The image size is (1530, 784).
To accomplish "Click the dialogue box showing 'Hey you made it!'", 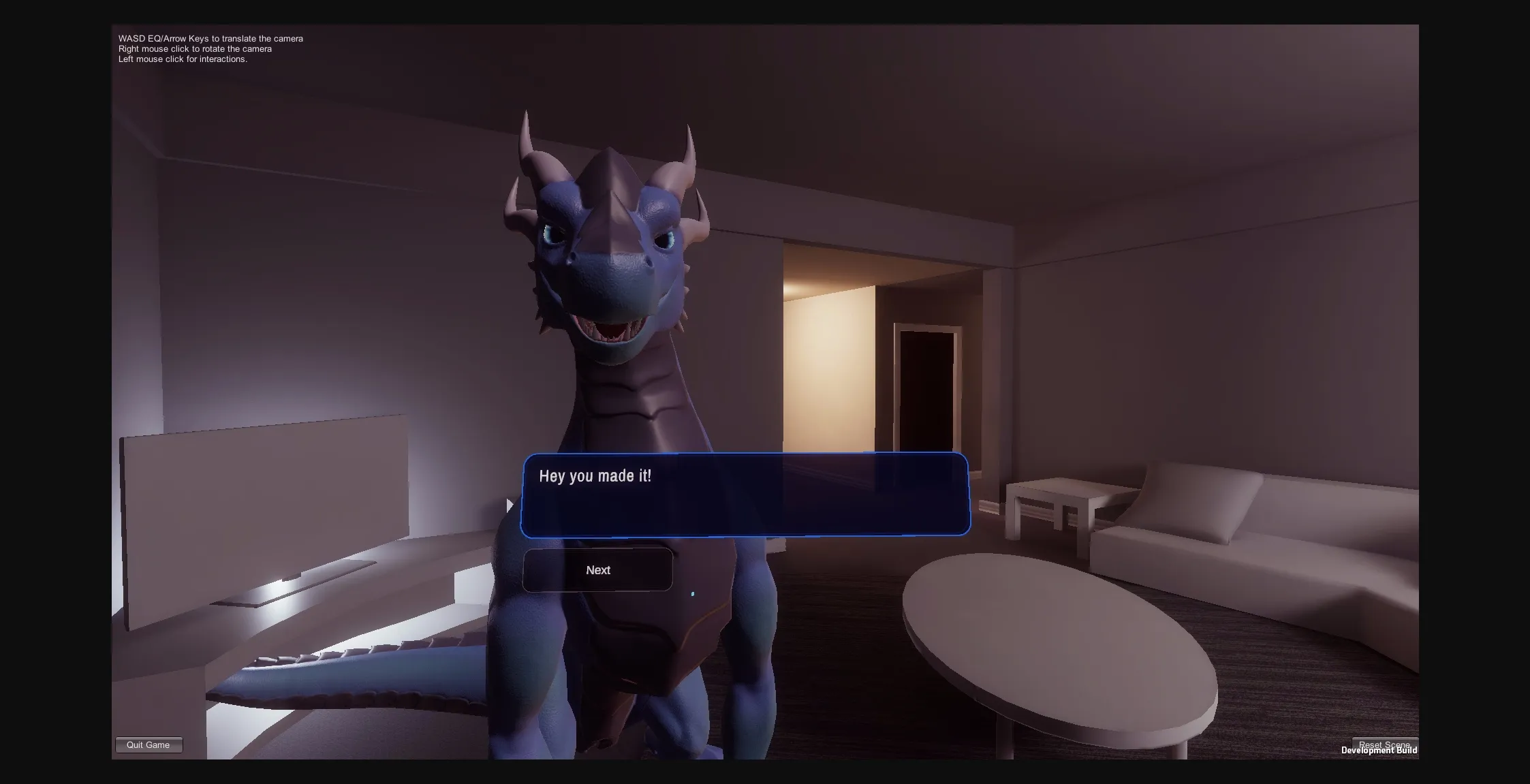I will (745, 495).
